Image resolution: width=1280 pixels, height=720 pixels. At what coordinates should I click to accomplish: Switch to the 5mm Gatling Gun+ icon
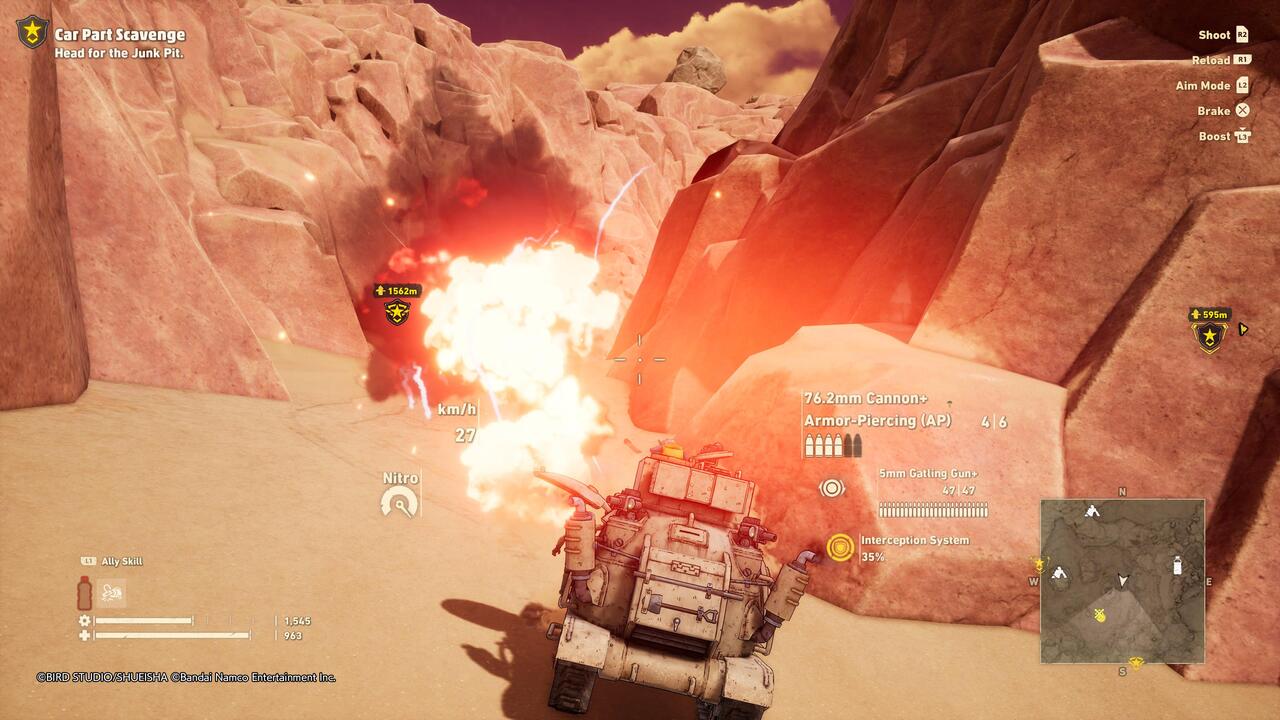832,488
